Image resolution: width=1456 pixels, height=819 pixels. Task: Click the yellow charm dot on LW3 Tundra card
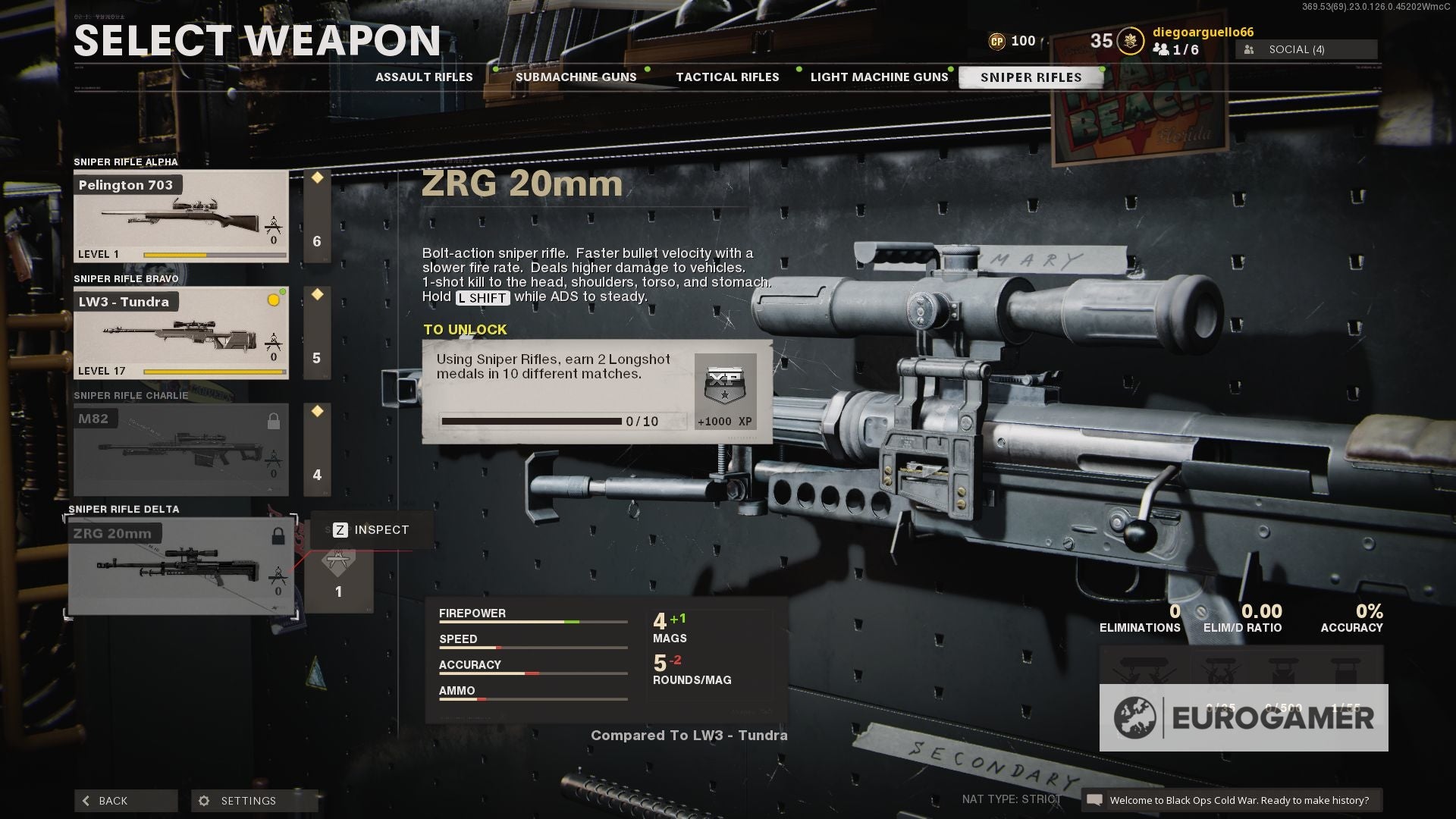pyautogui.click(x=272, y=300)
